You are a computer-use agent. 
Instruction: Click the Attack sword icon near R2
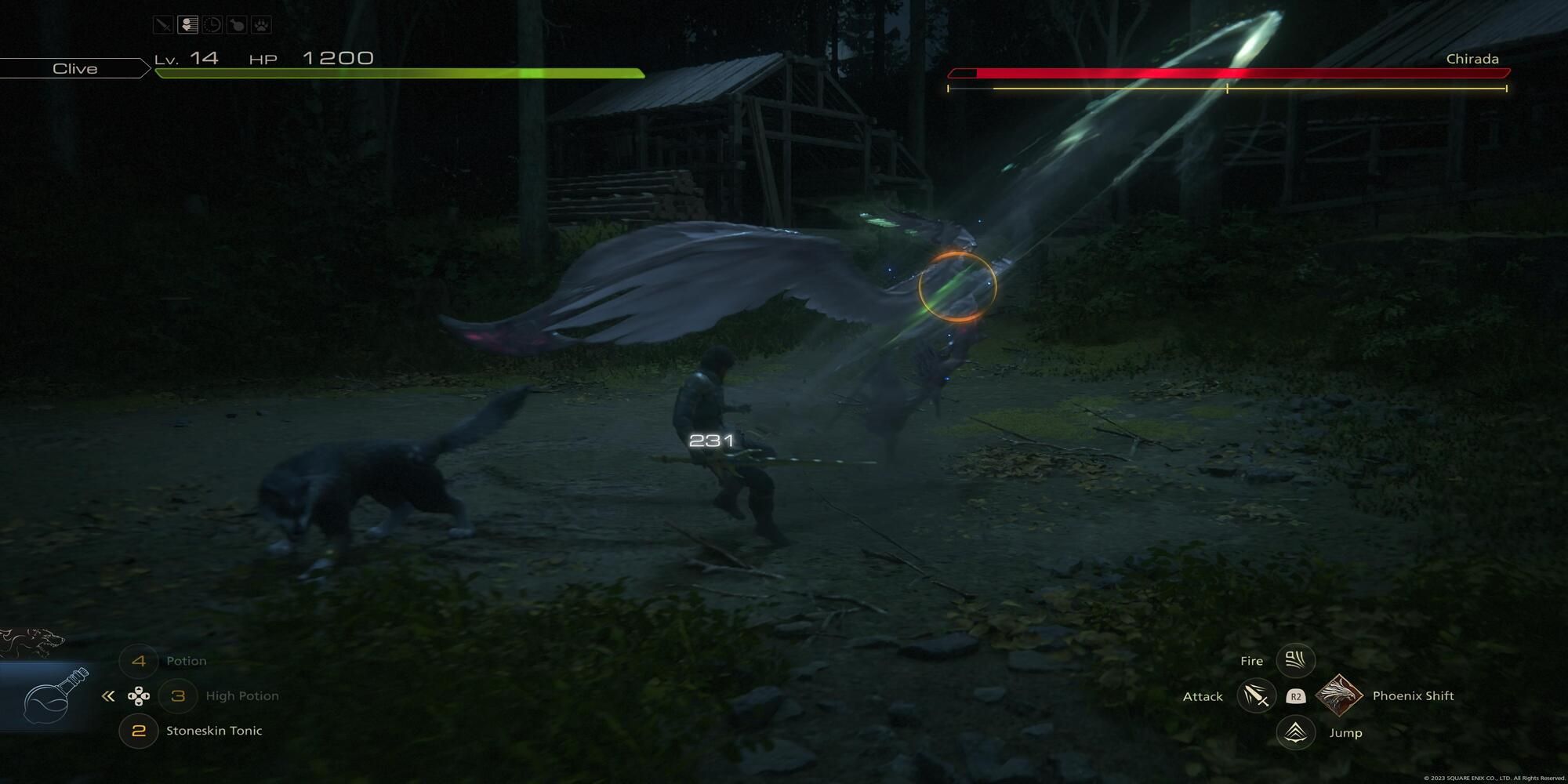pyautogui.click(x=1257, y=695)
